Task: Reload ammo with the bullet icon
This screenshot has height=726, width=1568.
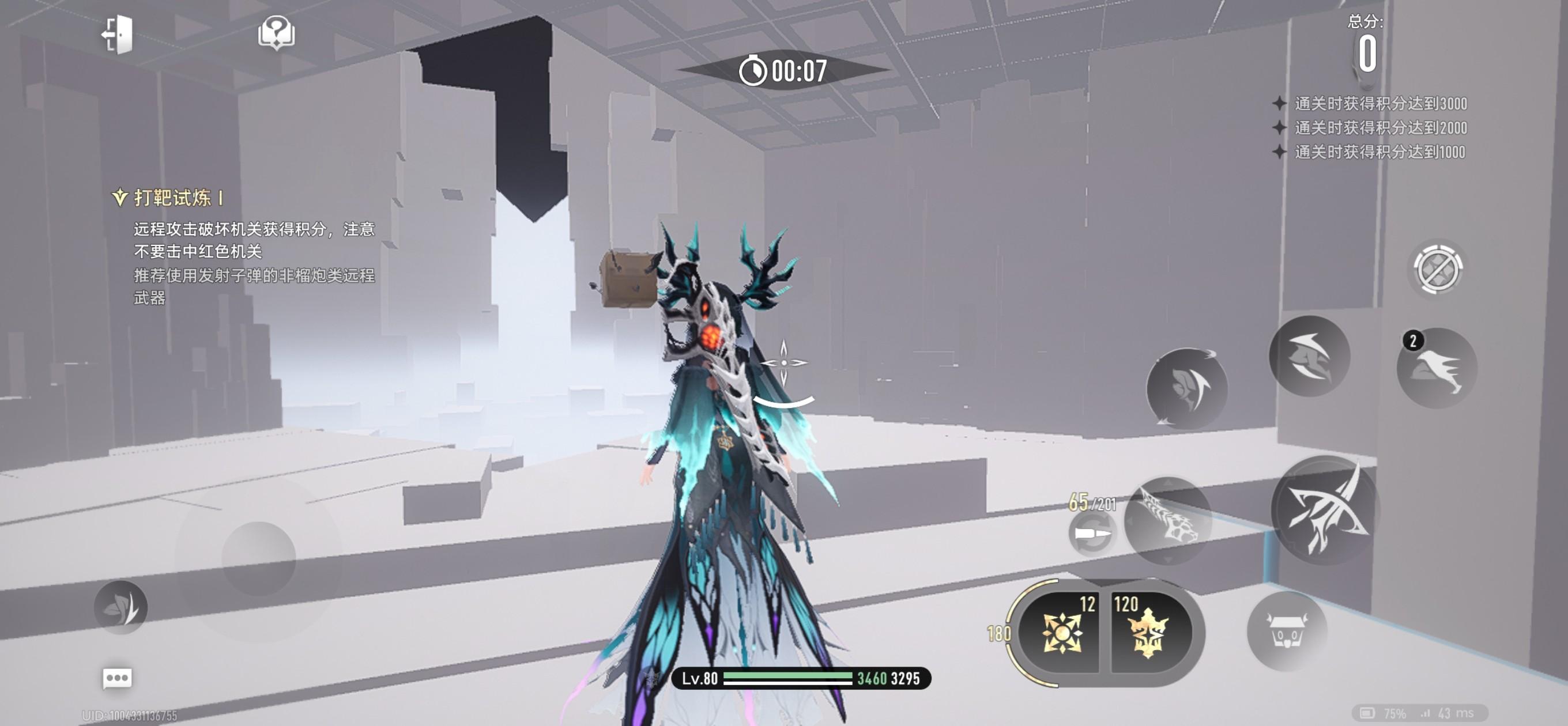Action: click(1091, 534)
